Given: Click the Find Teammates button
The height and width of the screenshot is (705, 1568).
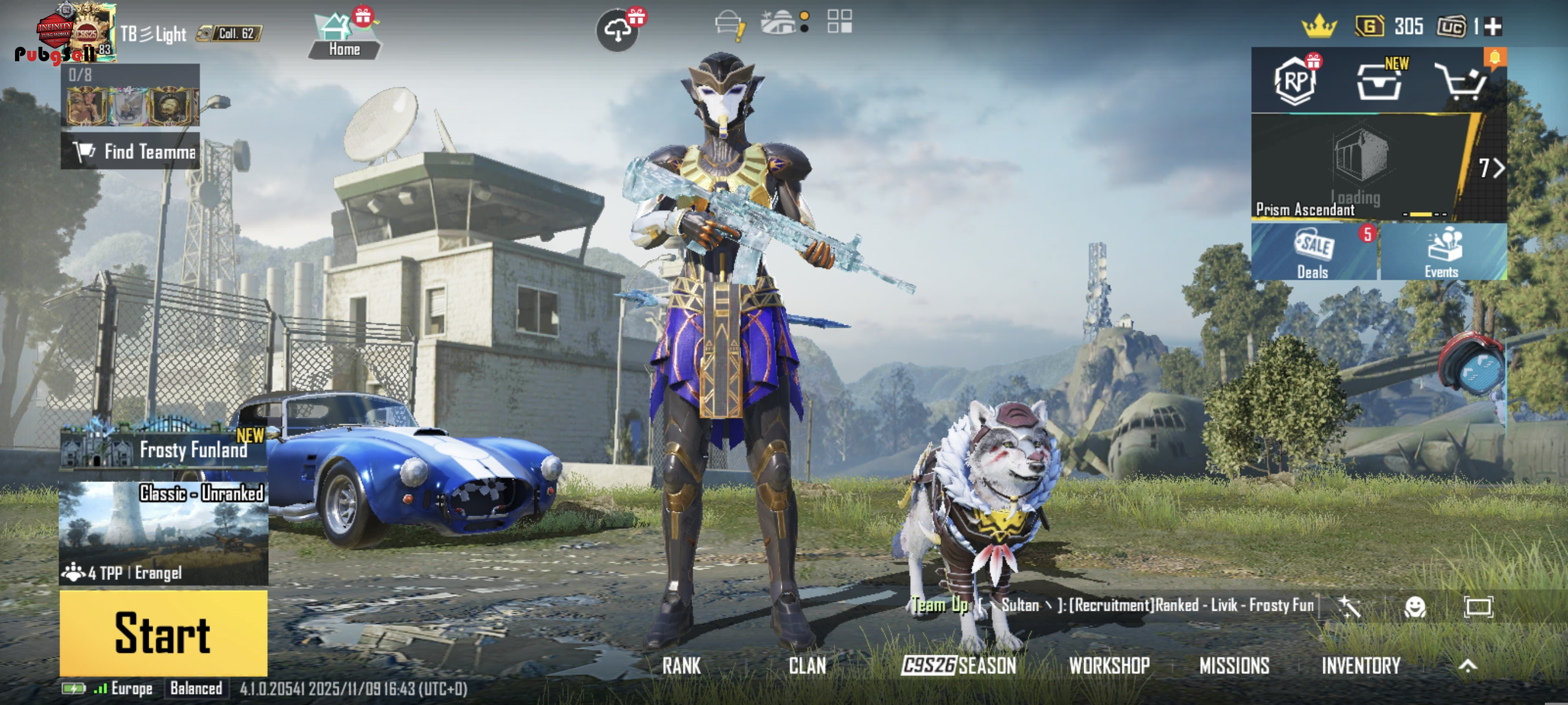Looking at the screenshot, I should [x=130, y=151].
